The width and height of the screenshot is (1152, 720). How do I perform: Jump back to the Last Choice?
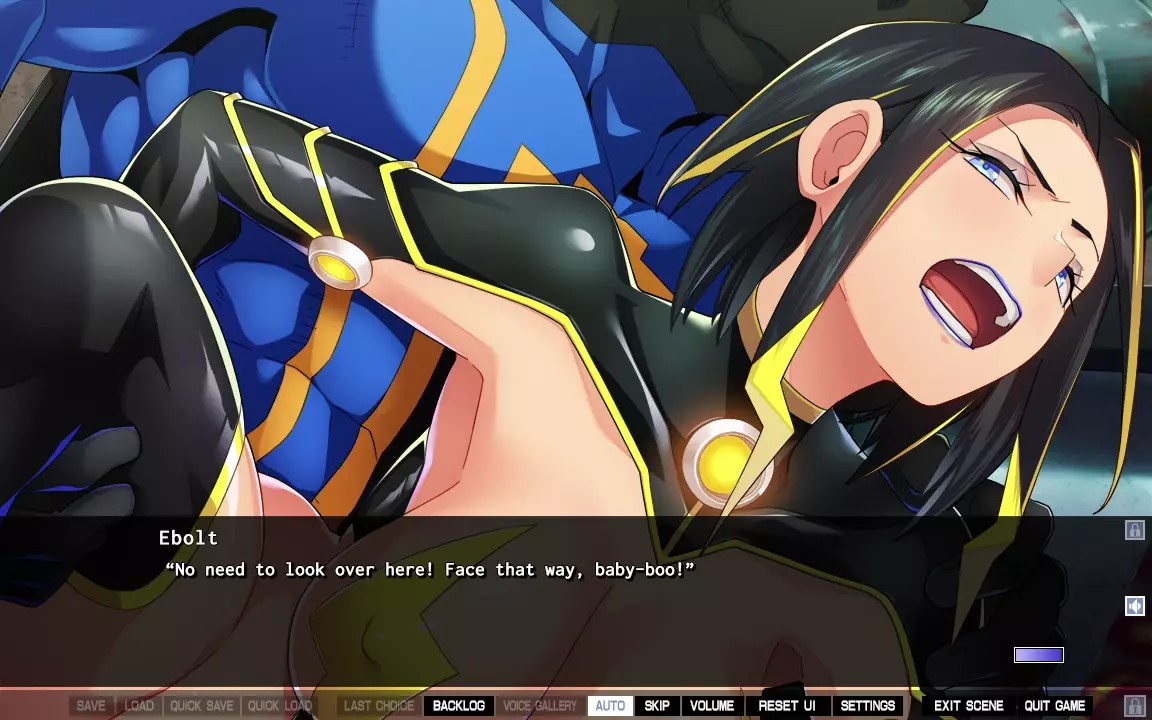[378, 706]
